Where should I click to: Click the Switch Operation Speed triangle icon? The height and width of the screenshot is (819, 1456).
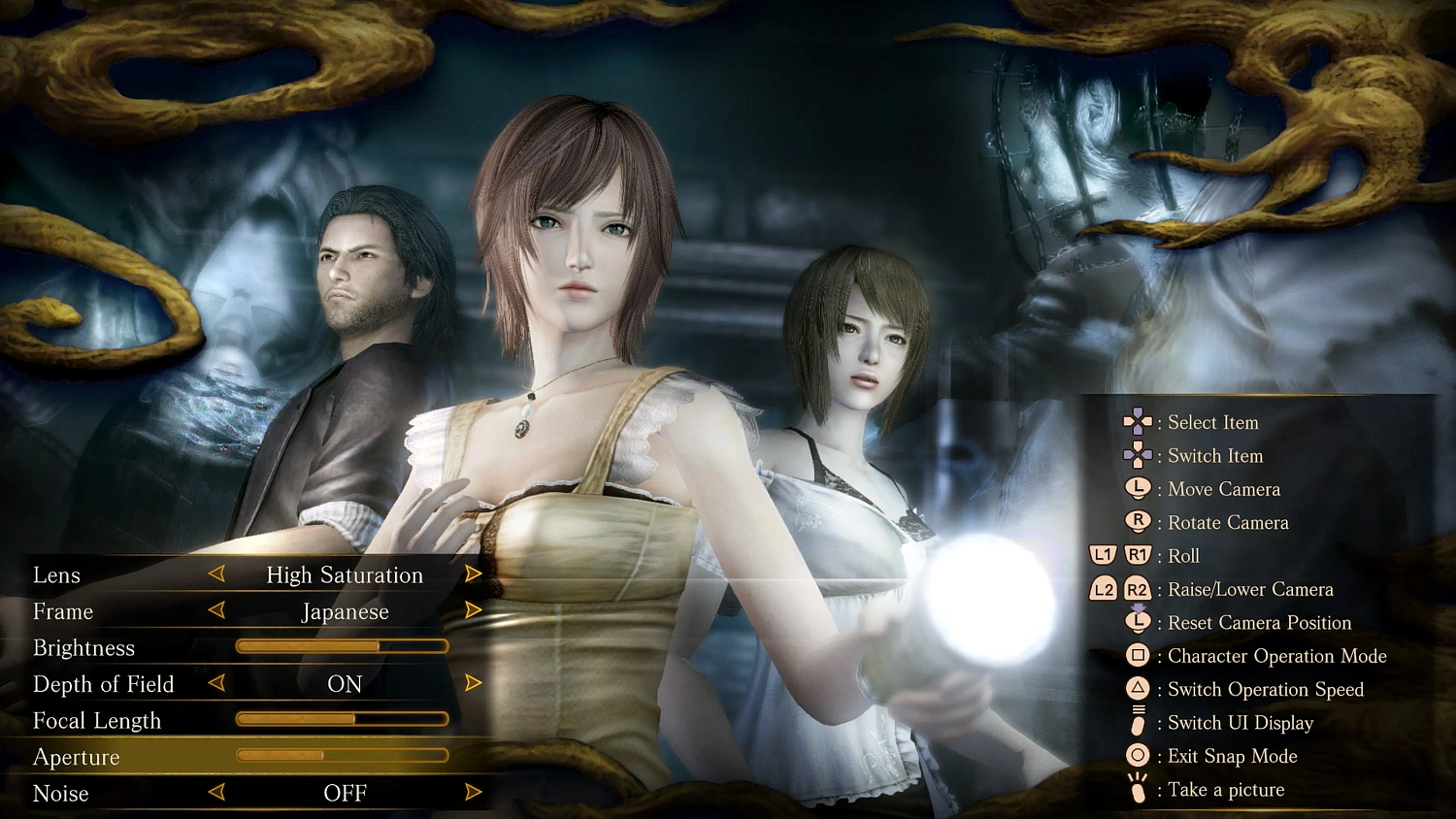click(x=1138, y=689)
